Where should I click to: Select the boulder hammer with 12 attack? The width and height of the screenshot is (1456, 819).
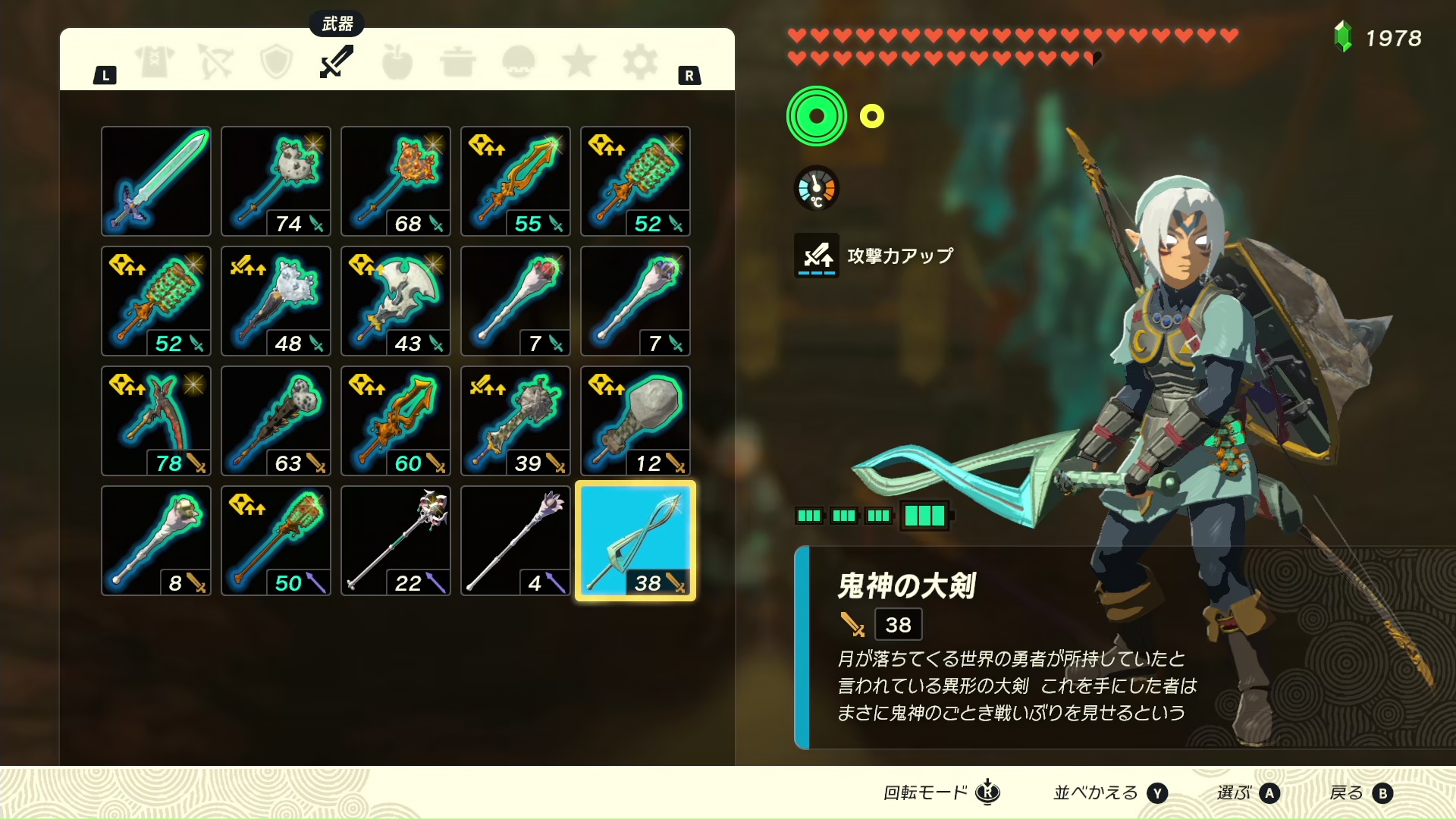pos(635,421)
